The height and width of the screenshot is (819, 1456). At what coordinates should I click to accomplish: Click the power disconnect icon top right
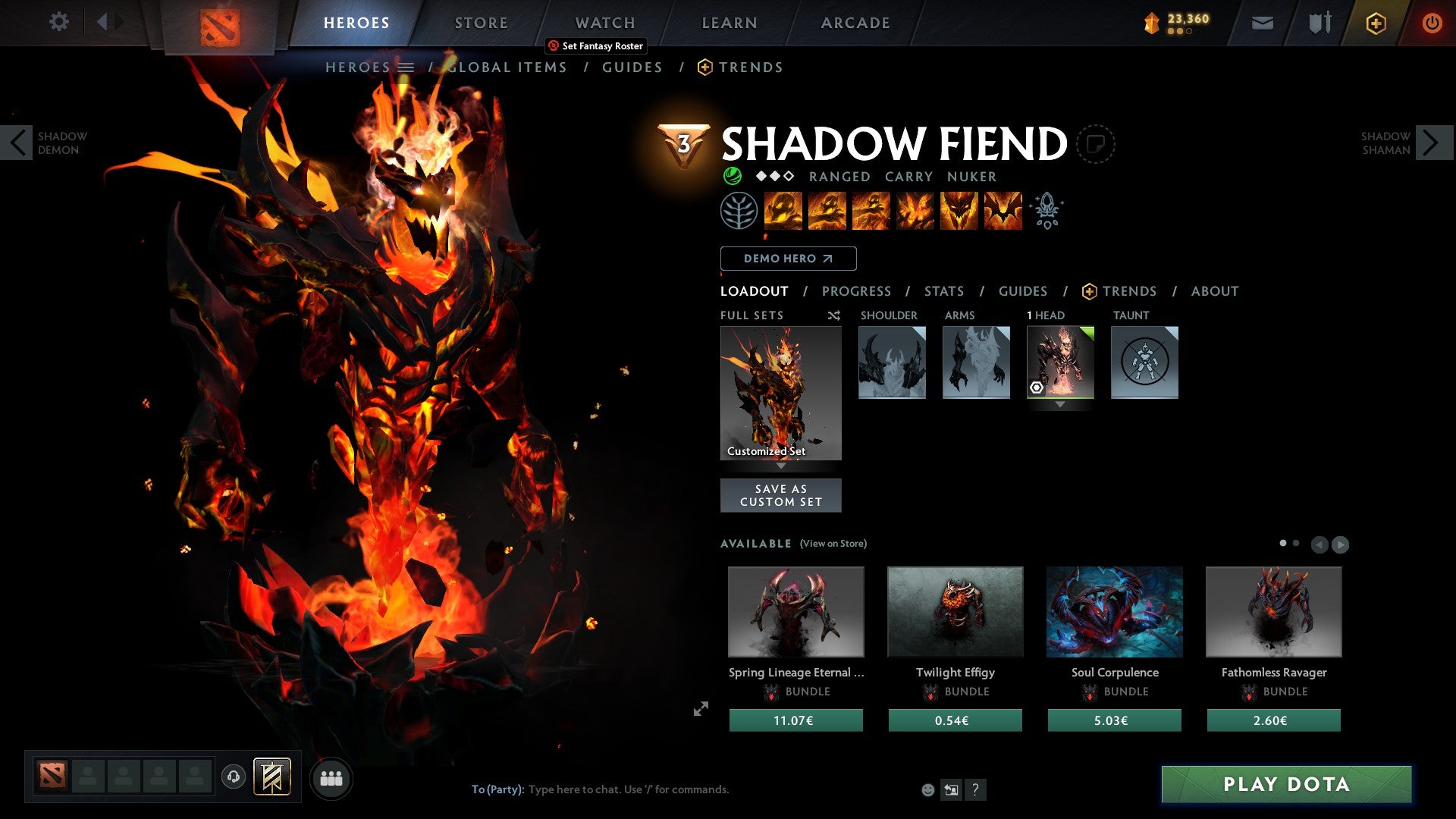pos(1432,24)
